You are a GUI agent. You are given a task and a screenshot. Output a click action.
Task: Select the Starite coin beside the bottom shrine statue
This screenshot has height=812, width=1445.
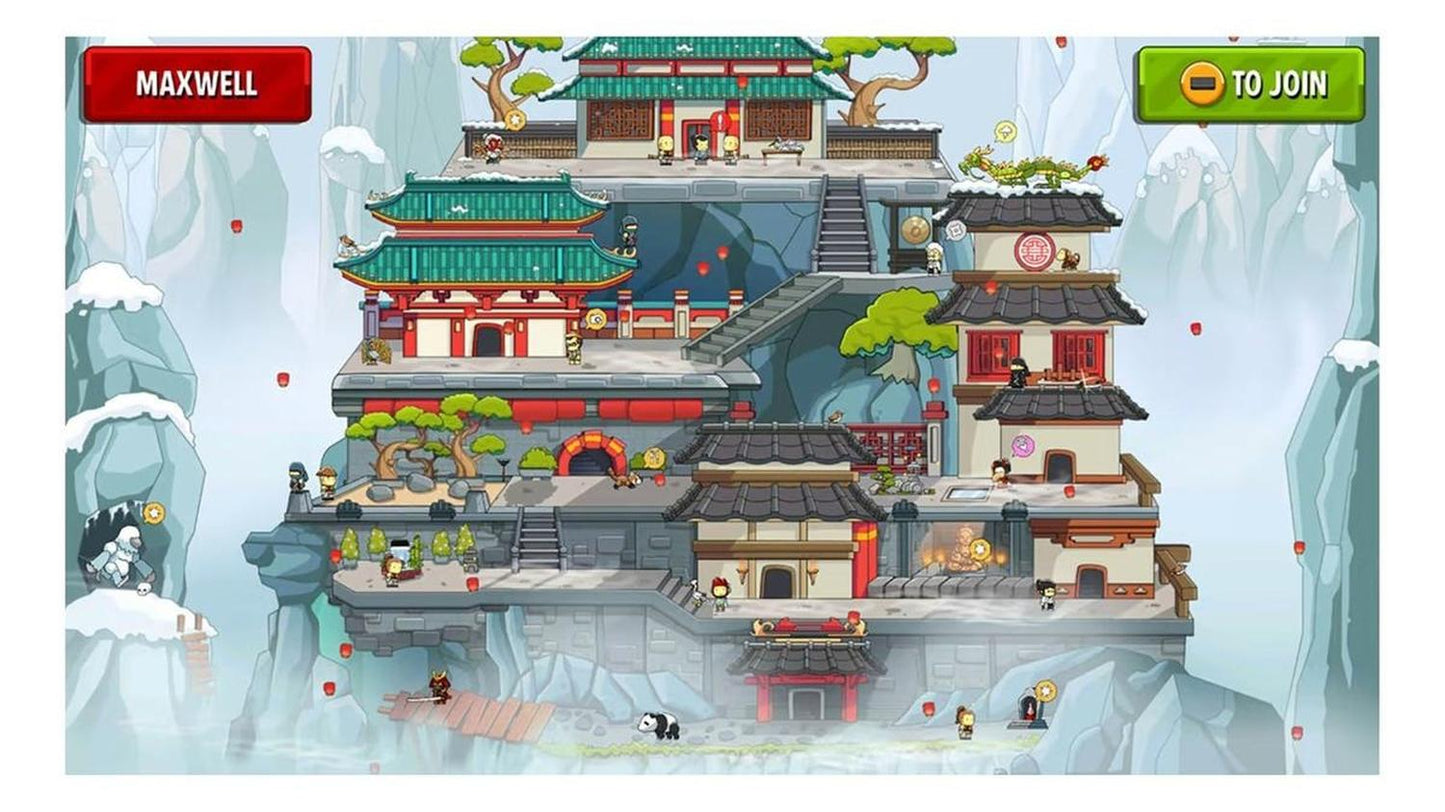tap(1048, 691)
